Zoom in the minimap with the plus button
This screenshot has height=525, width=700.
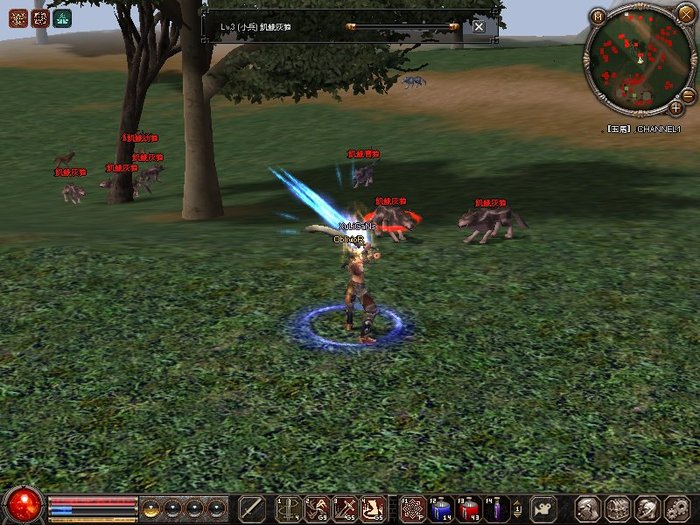(676, 107)
